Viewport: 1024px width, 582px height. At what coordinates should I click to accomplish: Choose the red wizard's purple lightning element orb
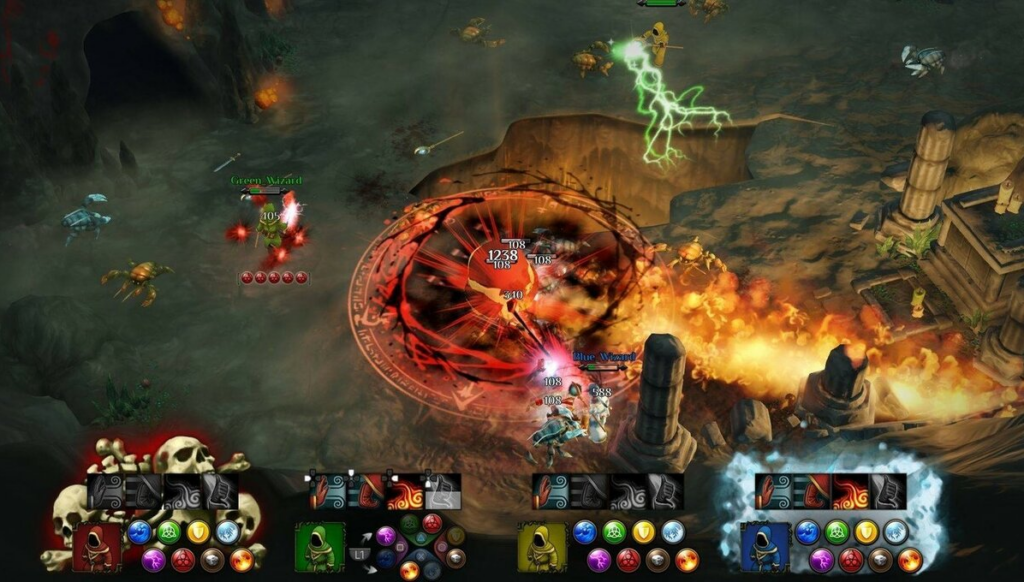pos(154,559)
